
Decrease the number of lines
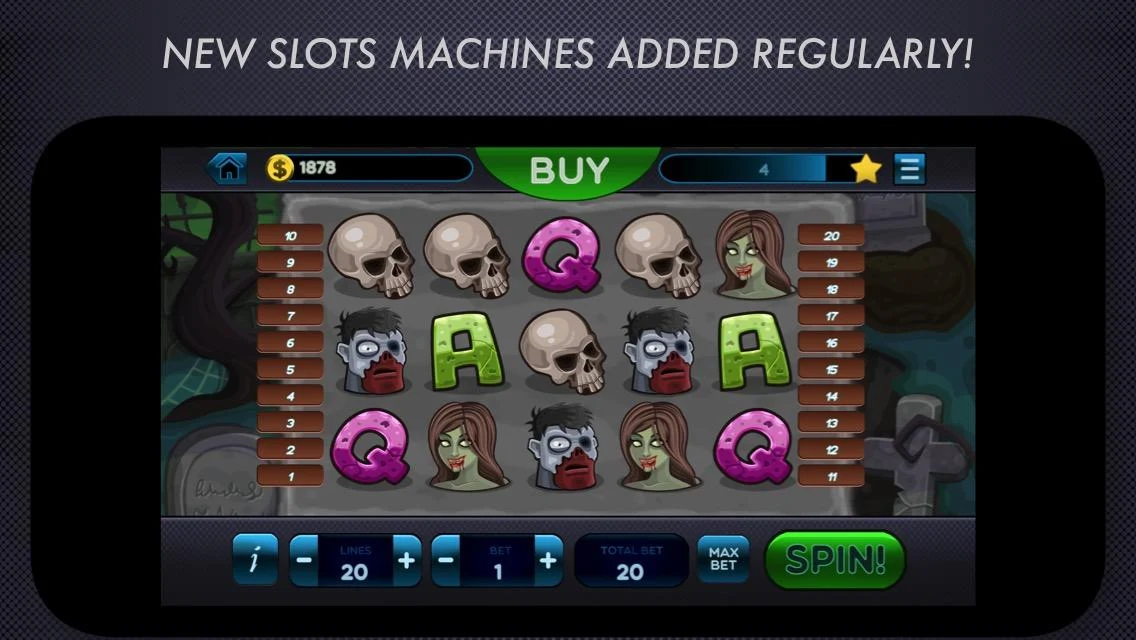[304, 560]
